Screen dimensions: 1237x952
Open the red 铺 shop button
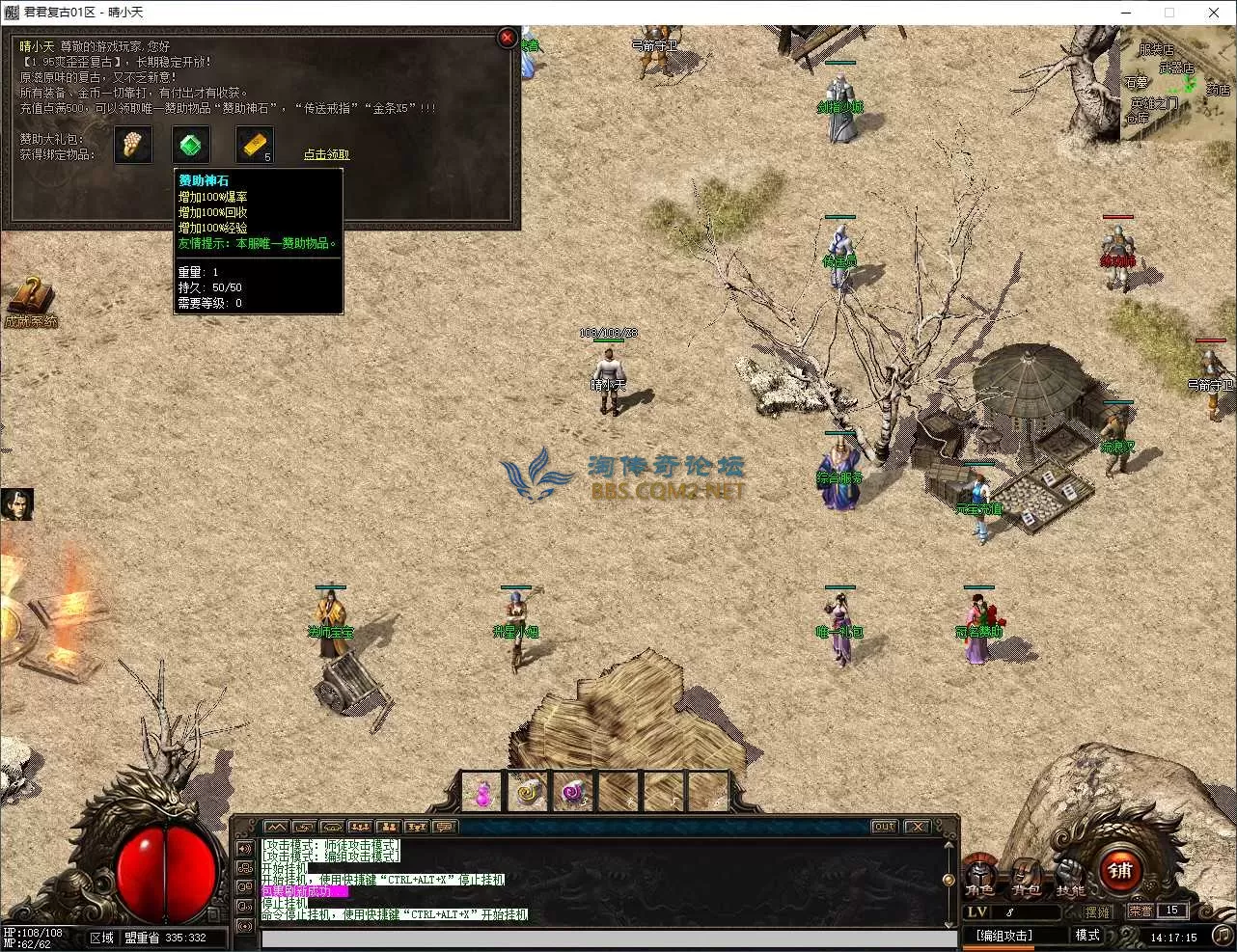[x=1120, y=870]
